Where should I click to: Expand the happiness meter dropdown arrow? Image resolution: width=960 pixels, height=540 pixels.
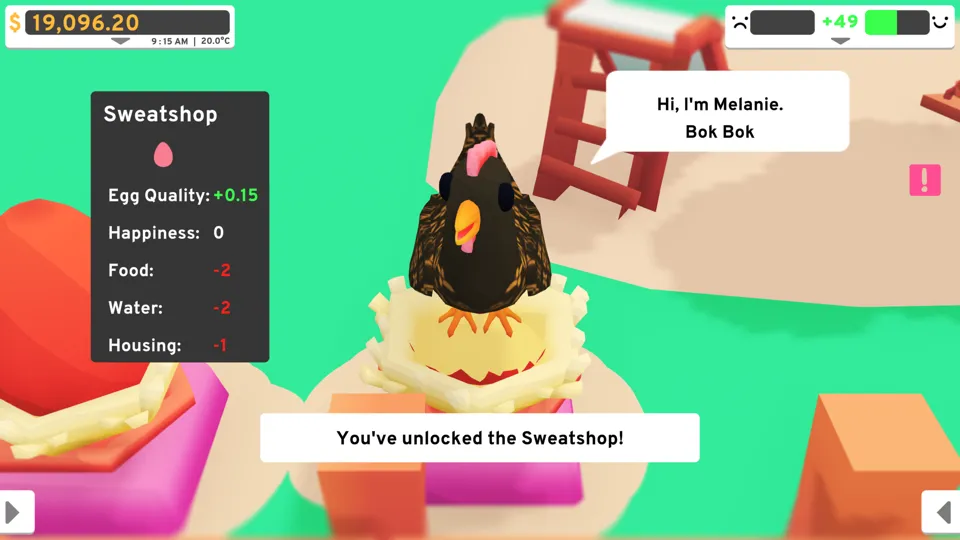[x=840, y=42]
